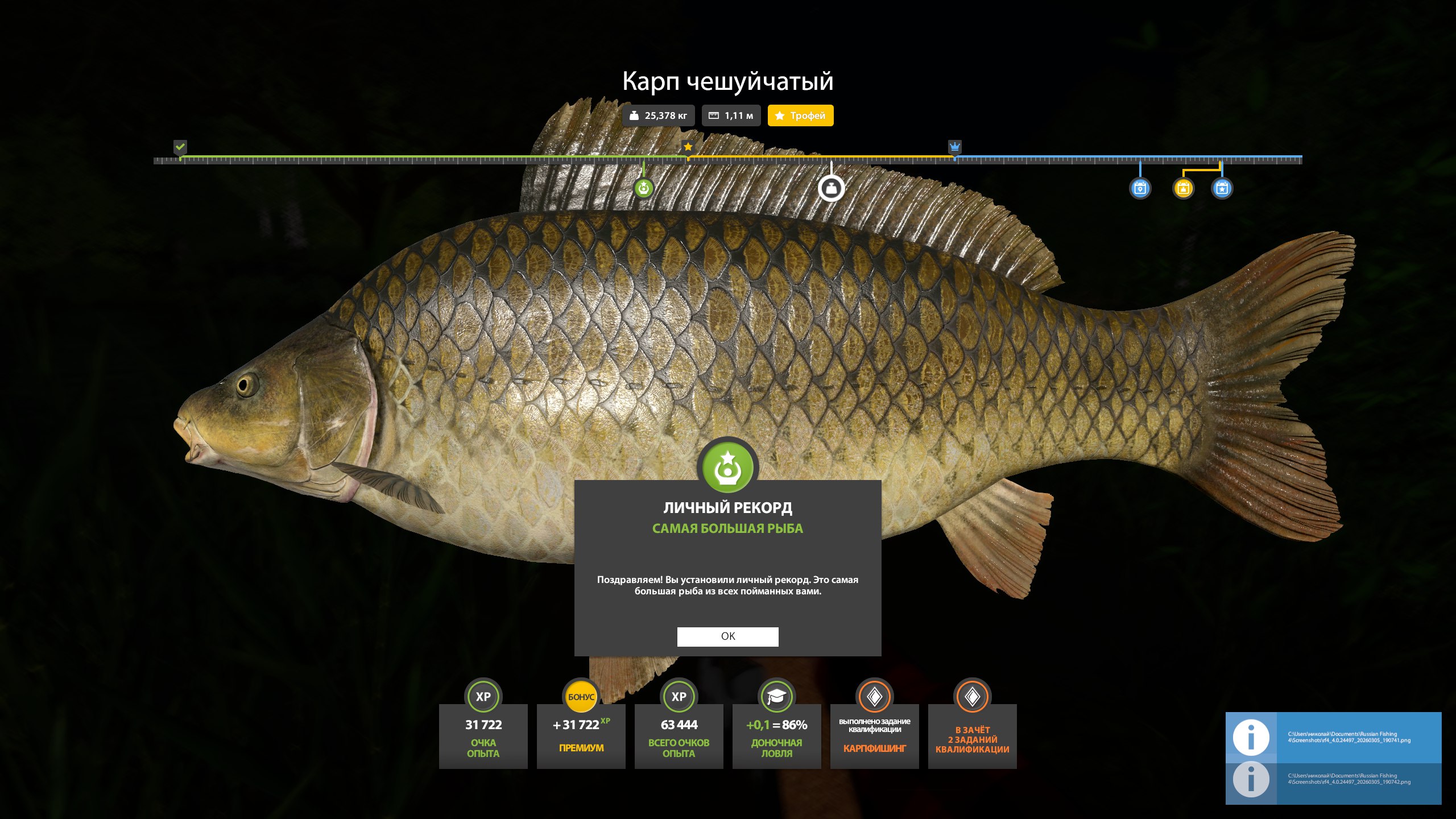Click the yellow Трофей badge
This screenshot has width=1456, height=819.
[800, 115]
